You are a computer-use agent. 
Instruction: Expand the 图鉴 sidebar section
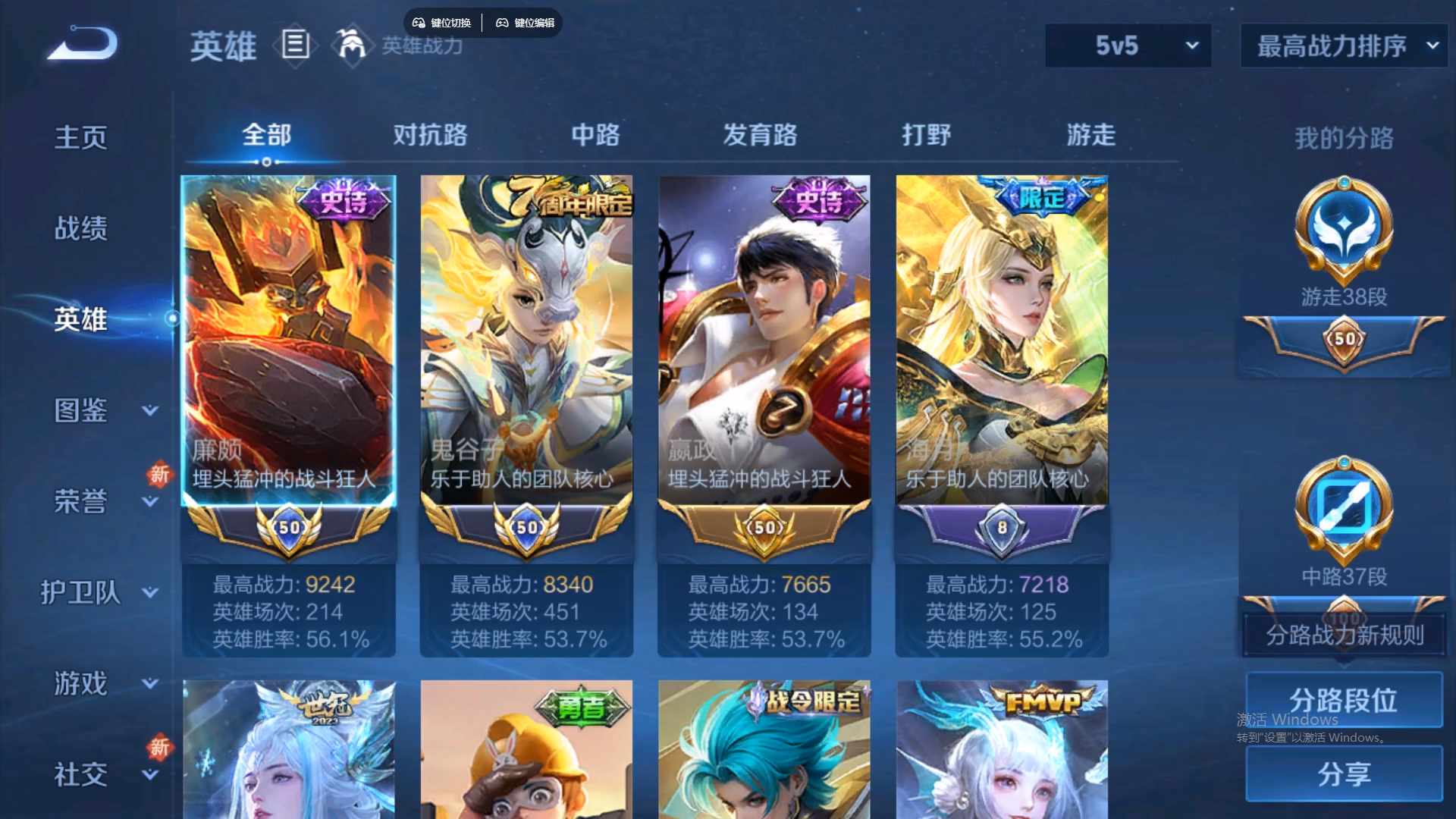(80, 411)
